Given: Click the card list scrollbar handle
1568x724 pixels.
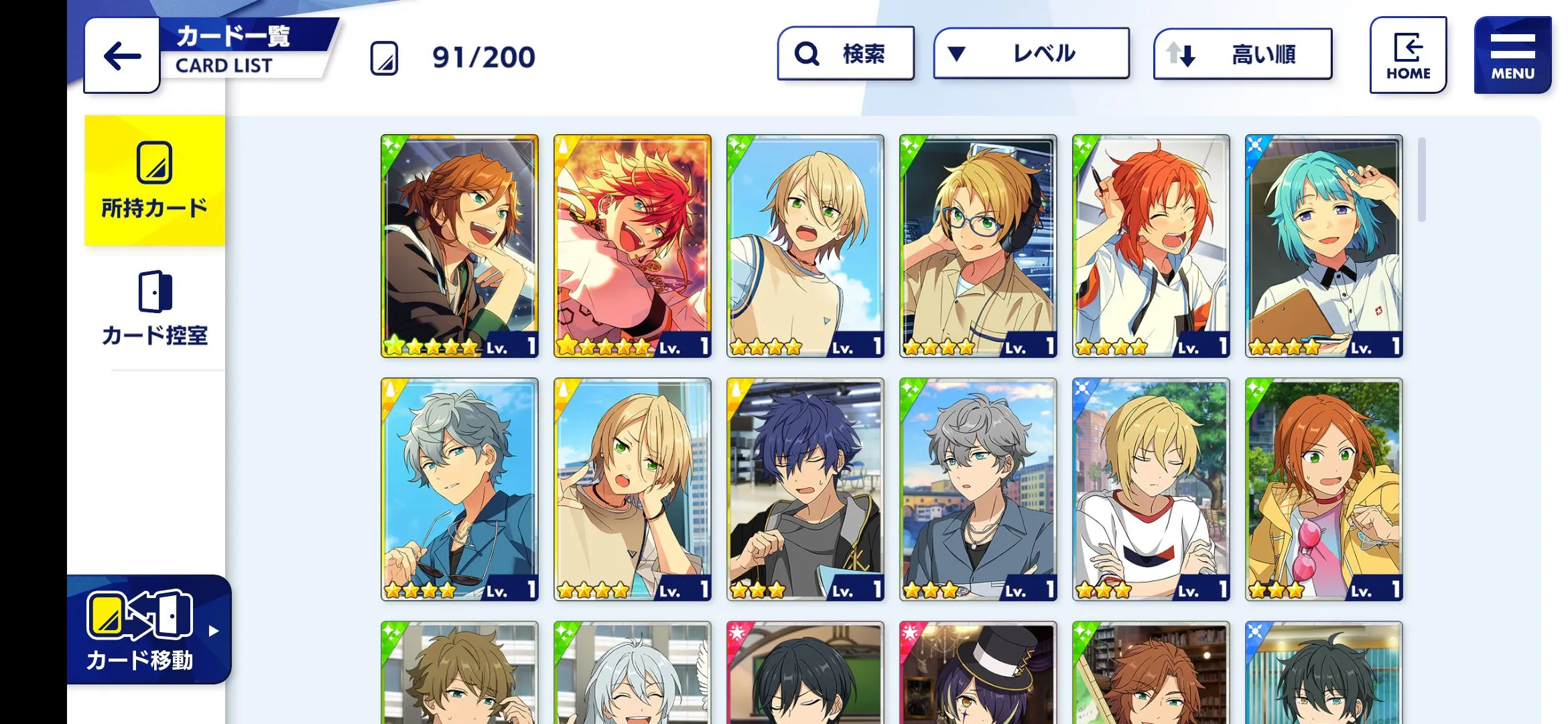Looking at the screenshot, I should pyautogui.click(x=1421, y=180).
